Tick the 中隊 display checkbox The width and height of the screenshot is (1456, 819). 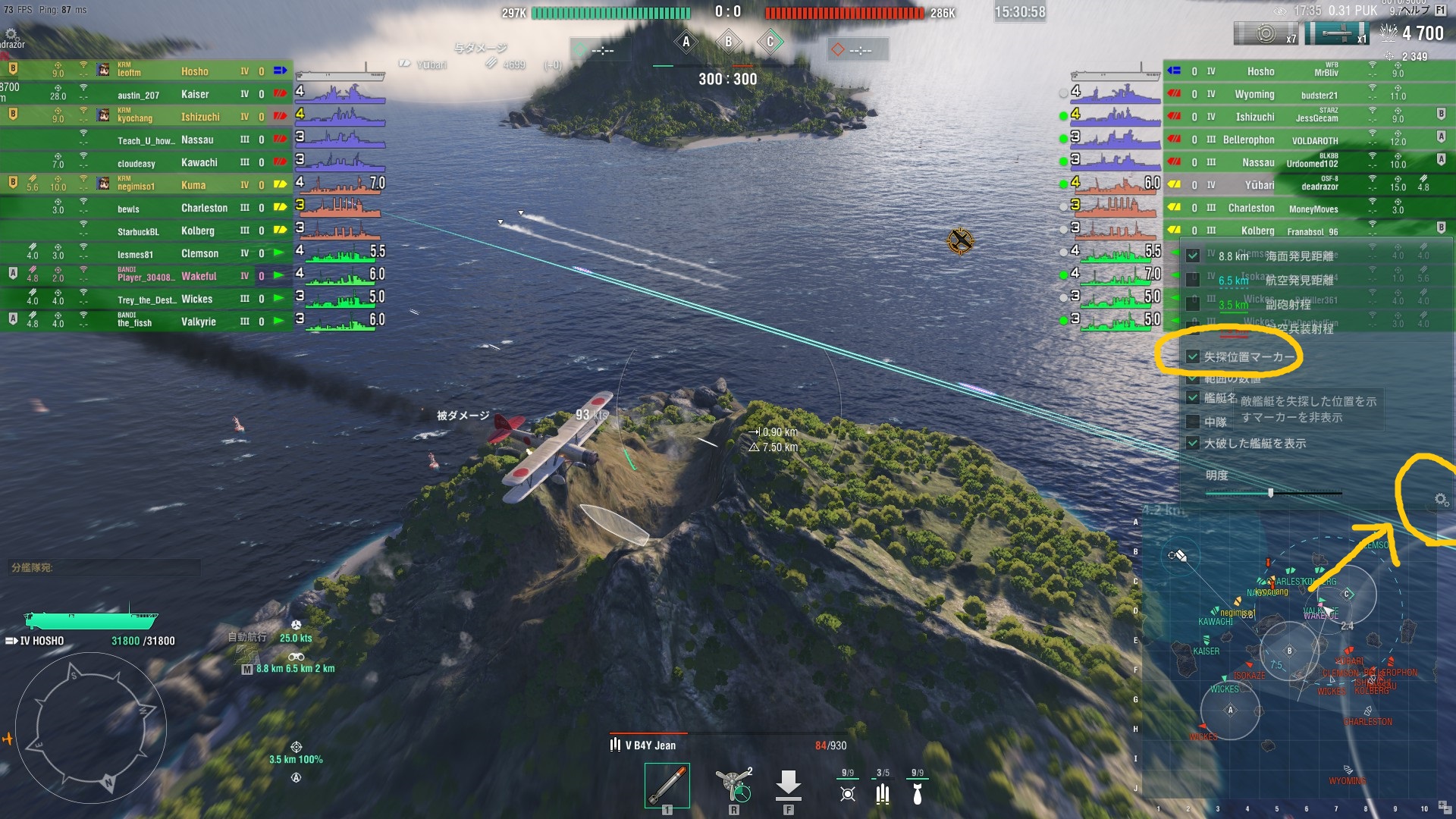tap(1193, 422)
